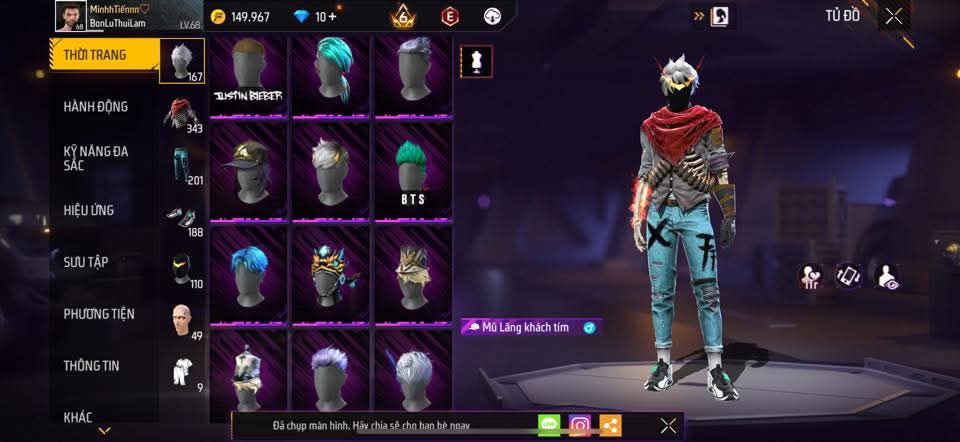The image size is (960, 442).
Task: Pick the teal ponytail hairstyle
Action: click(x=331, y=75)
